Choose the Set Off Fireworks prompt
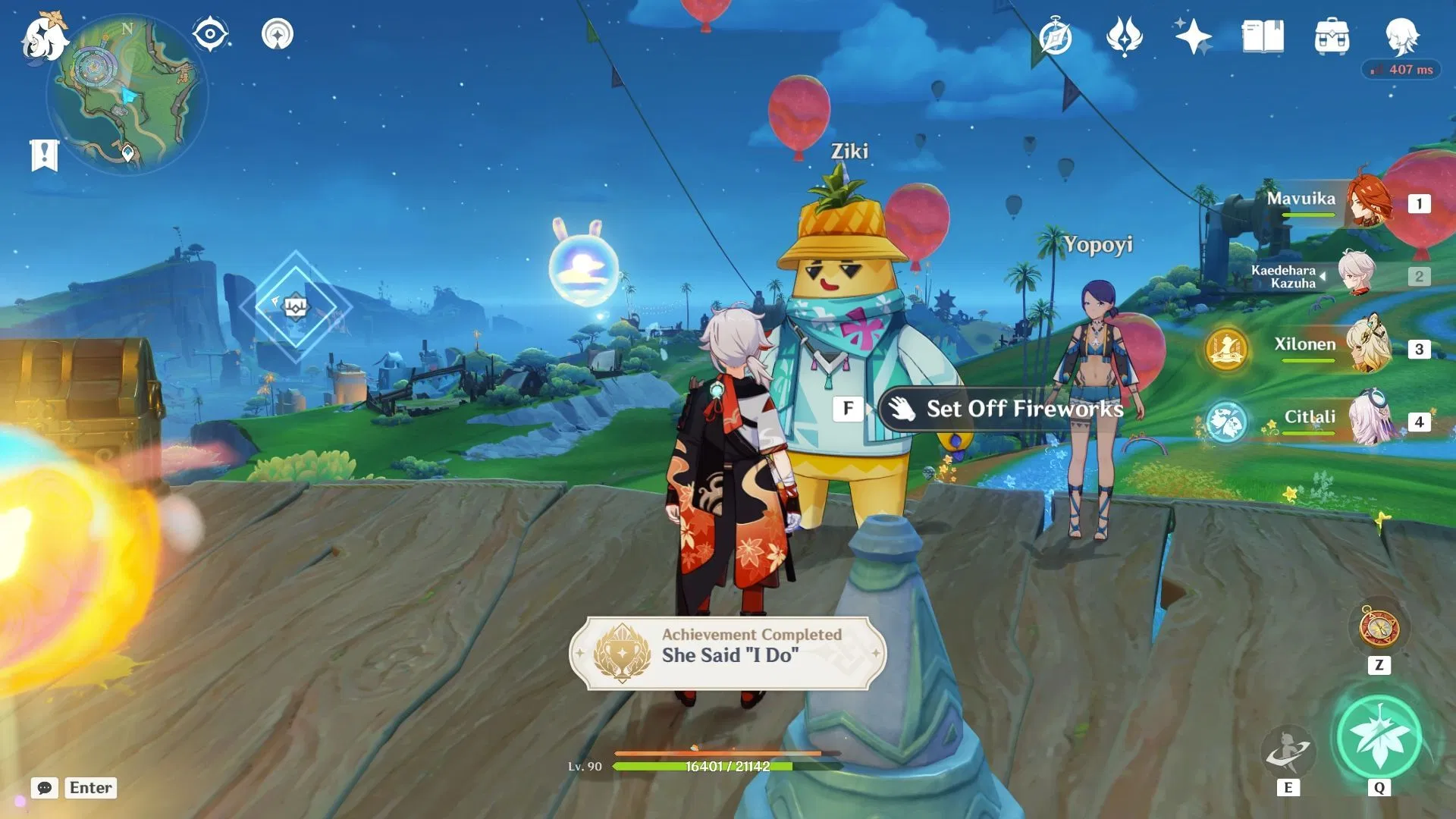This screenshot has width=1456, height=819. [x=1009, y=409]
